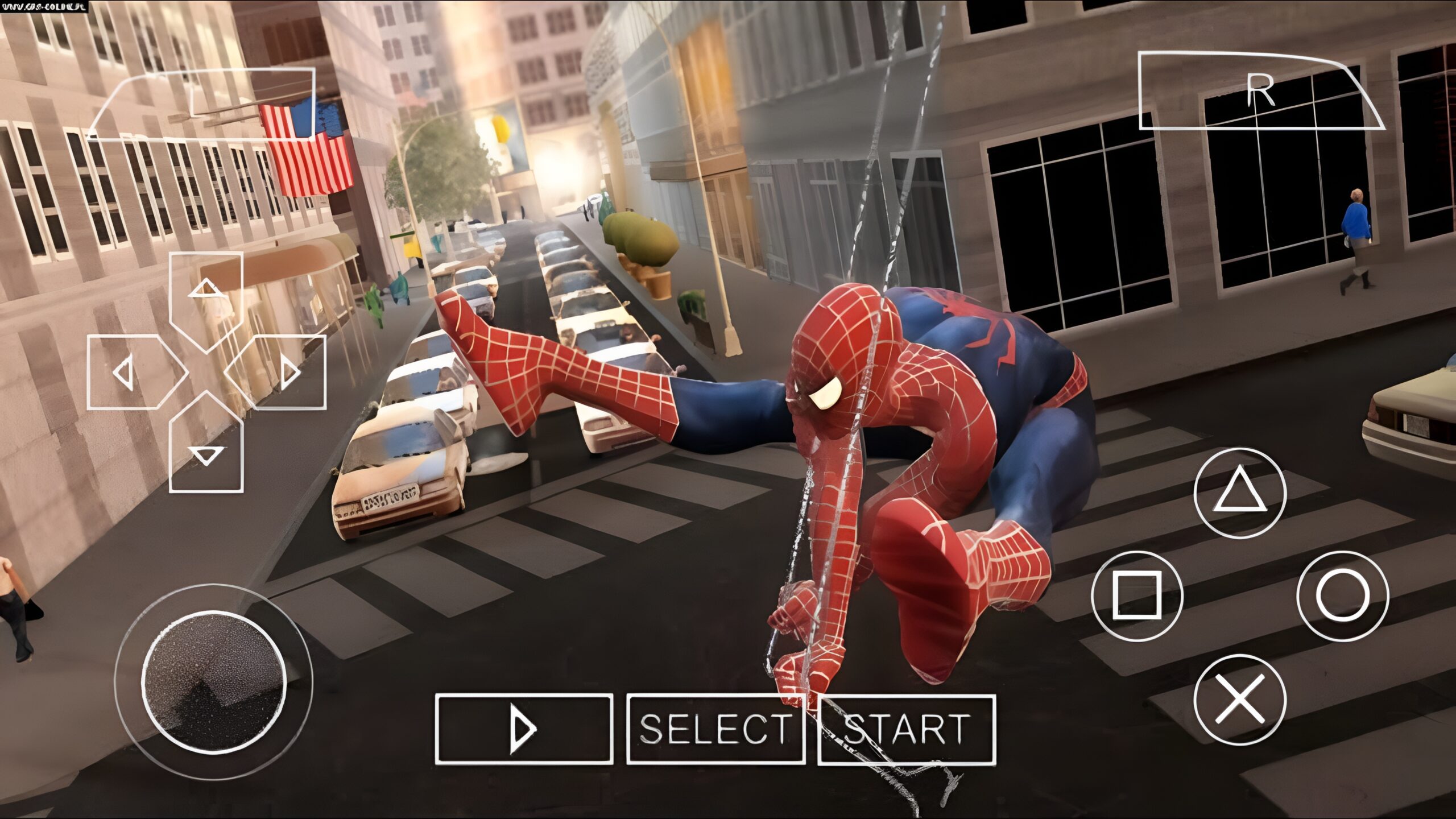The height and width of the screenshot is (819, 1456).
Task: Tap the unlabeled shoulder button opposite R
Action: [205, 104]
